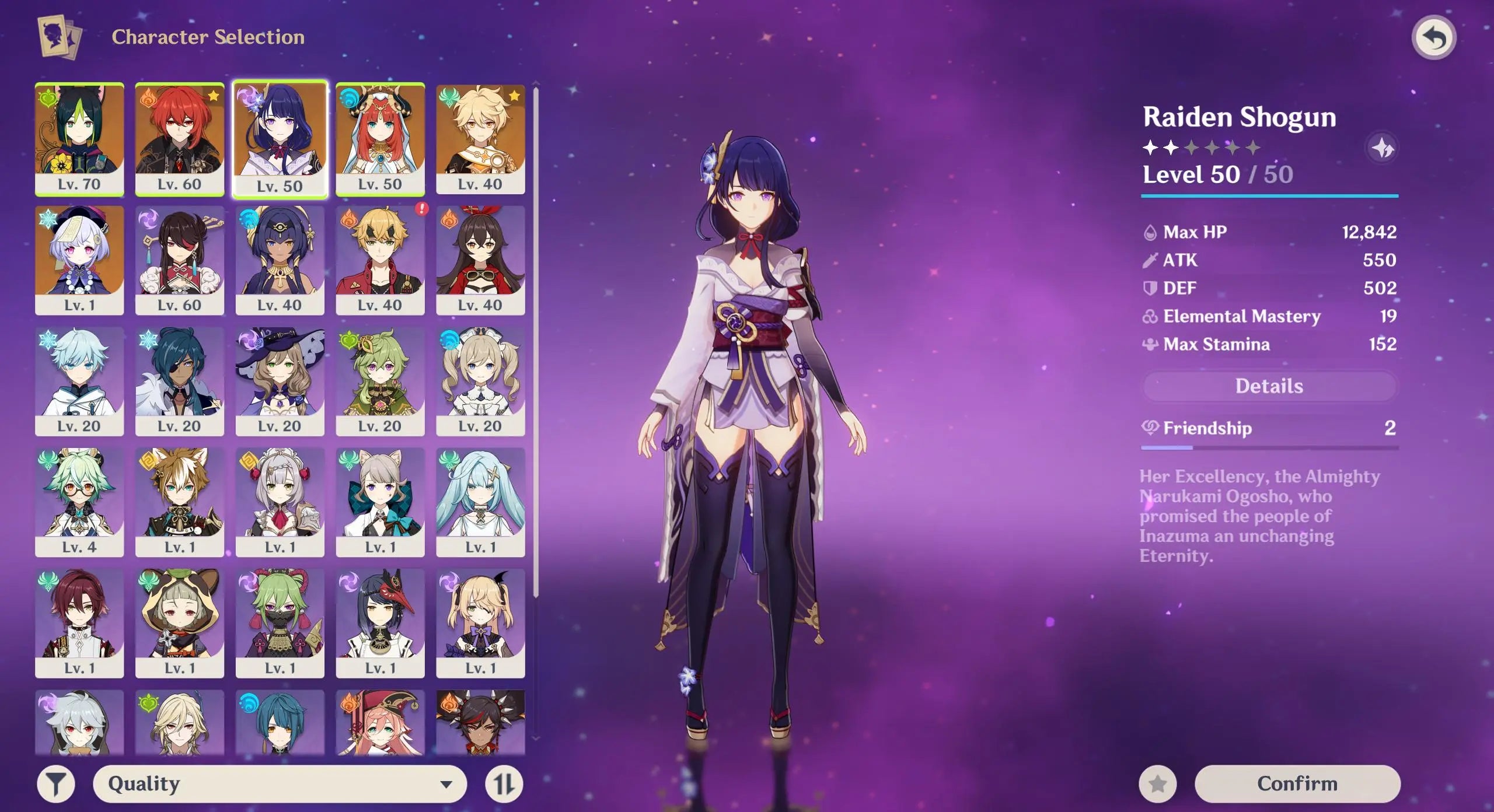Select Tighnari at level 70
1494x812 pixels.
pos(79,139)
